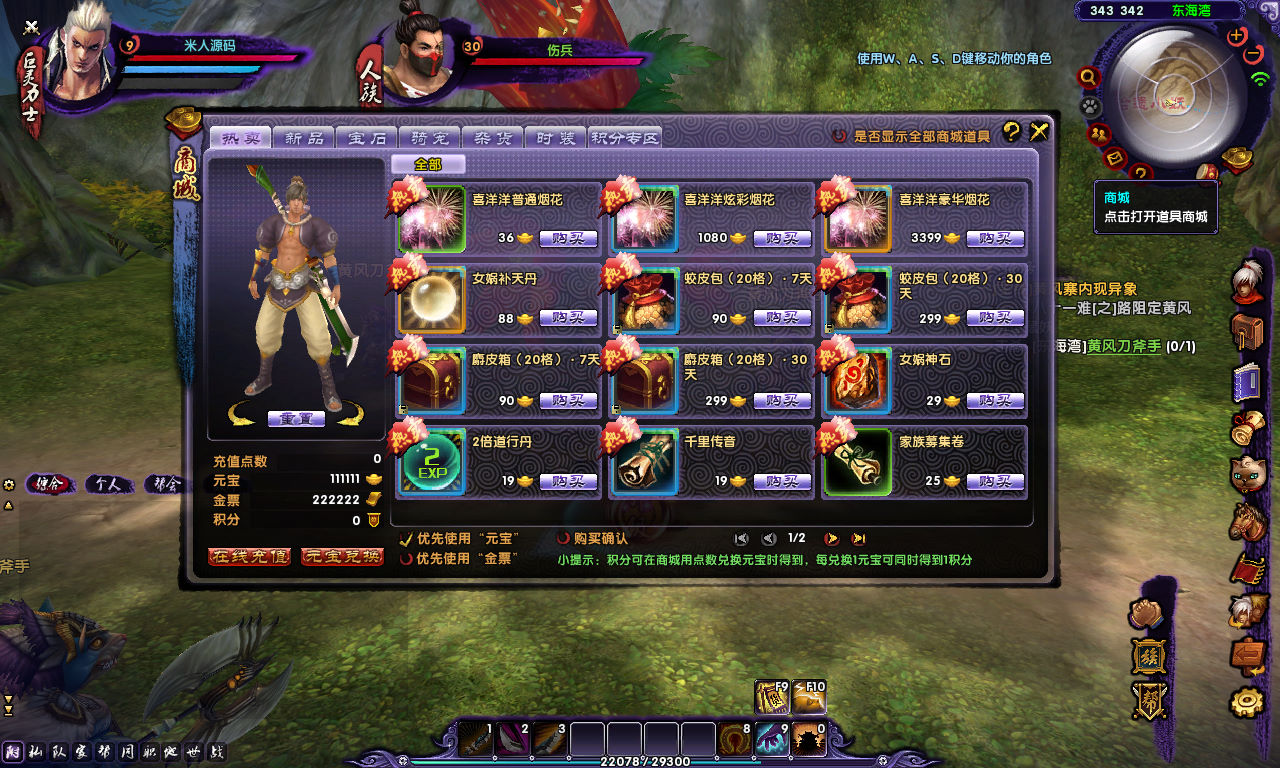Select the 时装 category tab

tap(555, 138)
